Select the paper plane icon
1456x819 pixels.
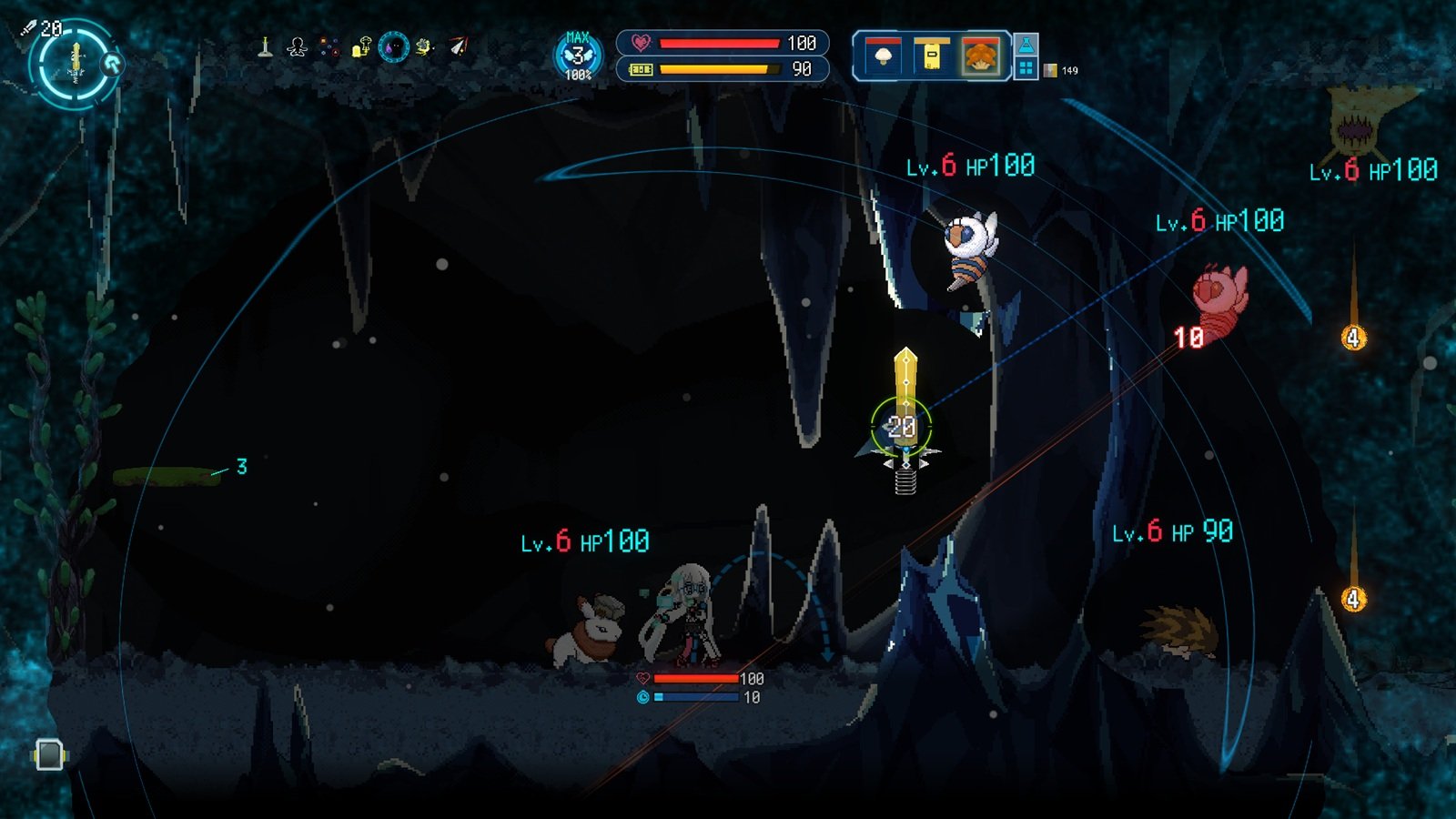pyautogui.click(x=459, y=46)
